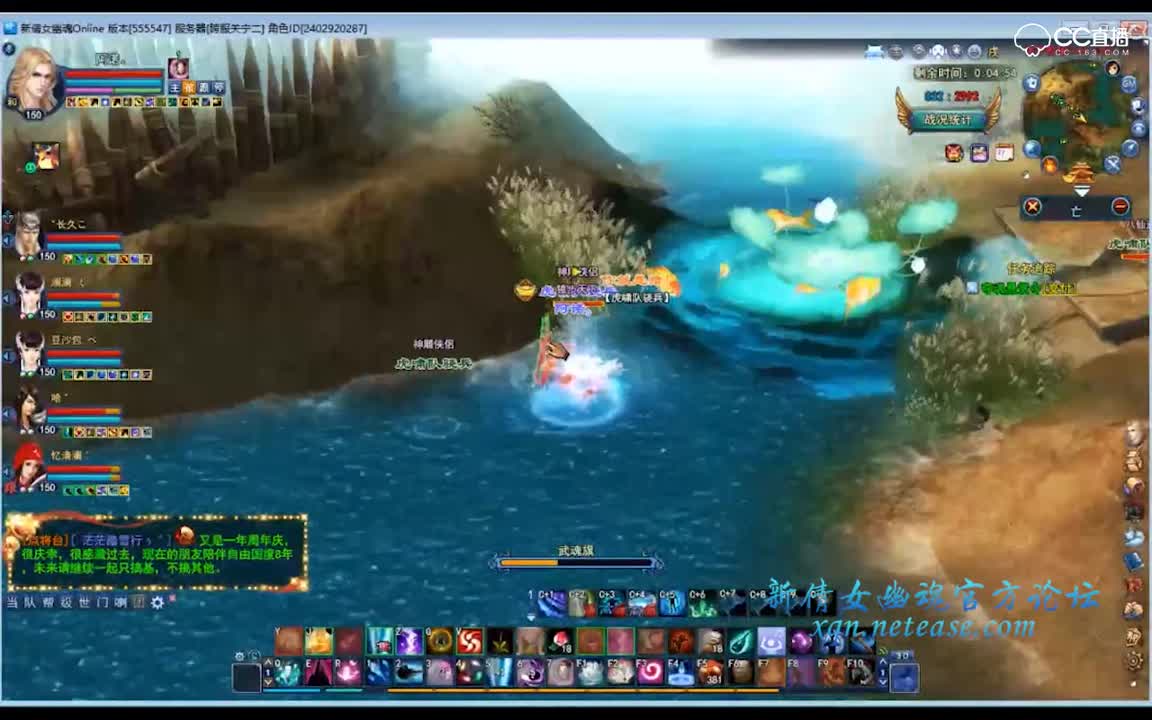Activate the pink spiral skill on F3
The image size is (1152, 720).
click(x=649, y=671)
